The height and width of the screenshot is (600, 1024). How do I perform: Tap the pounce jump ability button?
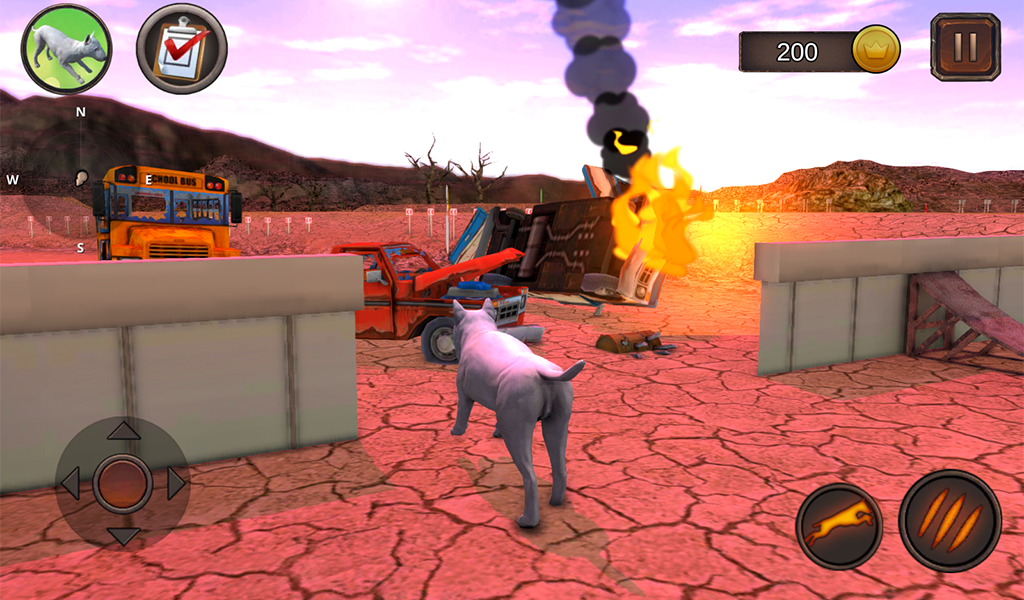[x=839, y=526]
